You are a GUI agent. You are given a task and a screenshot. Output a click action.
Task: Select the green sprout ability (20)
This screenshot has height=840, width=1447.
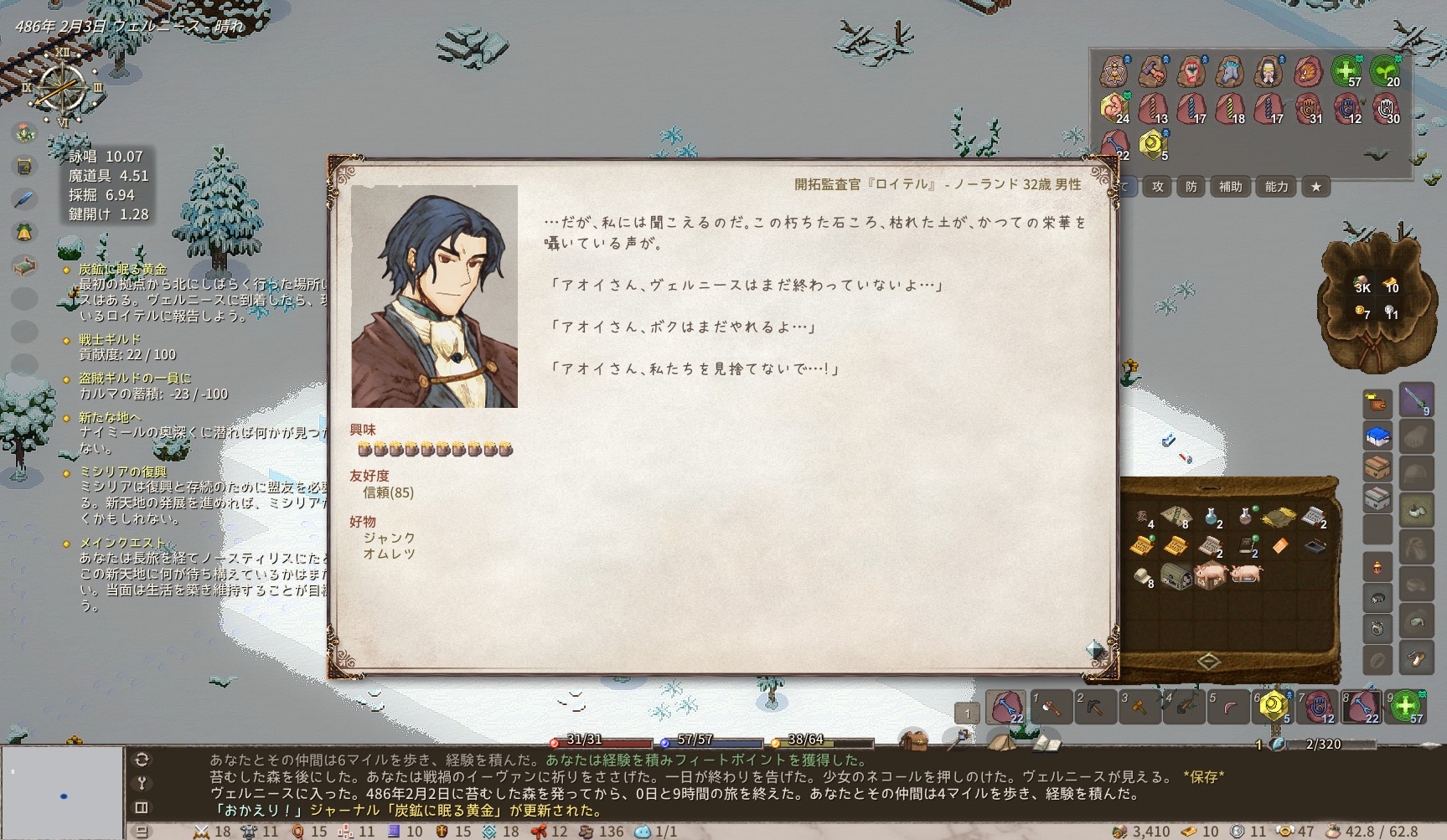[x=1384, y=72]
